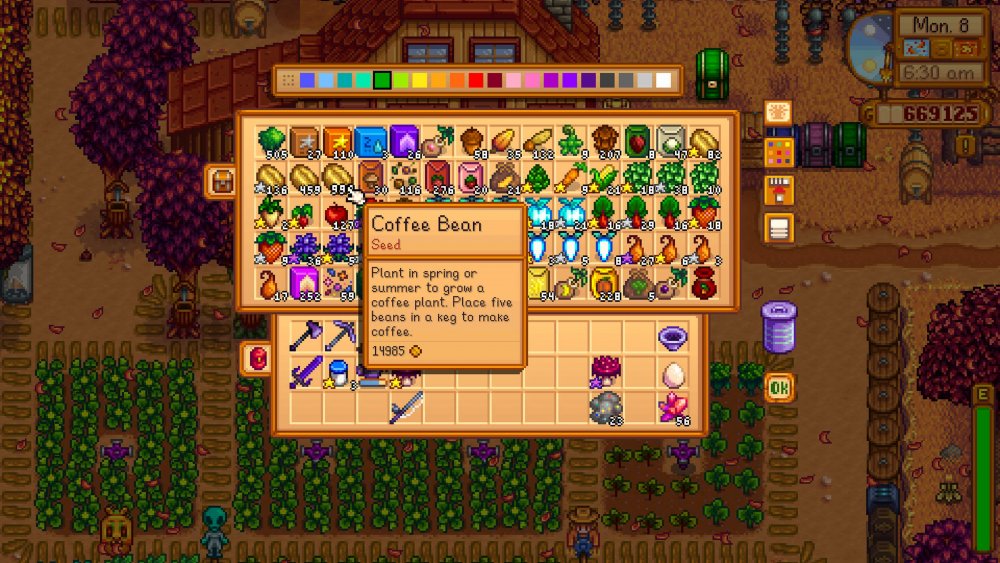Choose the yellow chest color swatch

[x=420, y=80]
